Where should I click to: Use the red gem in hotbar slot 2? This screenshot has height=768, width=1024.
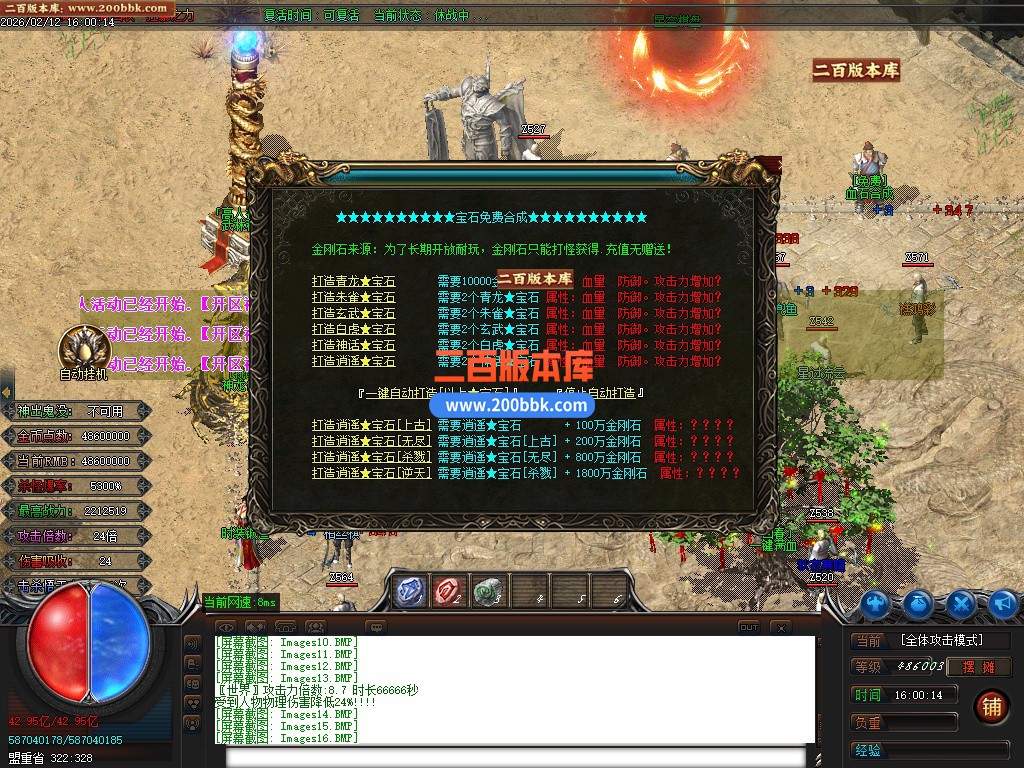[x=449, y=591]
